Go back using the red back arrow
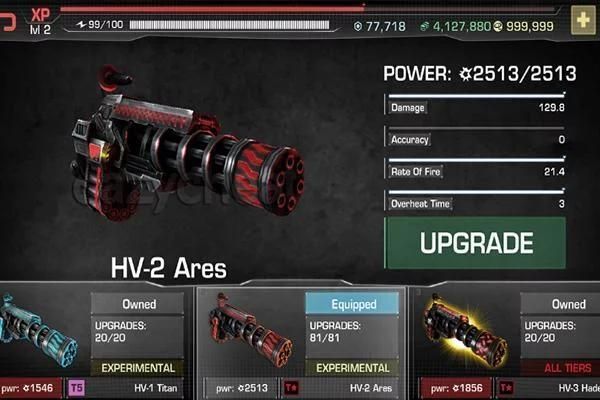600x400 pixels. click(8, 19)
